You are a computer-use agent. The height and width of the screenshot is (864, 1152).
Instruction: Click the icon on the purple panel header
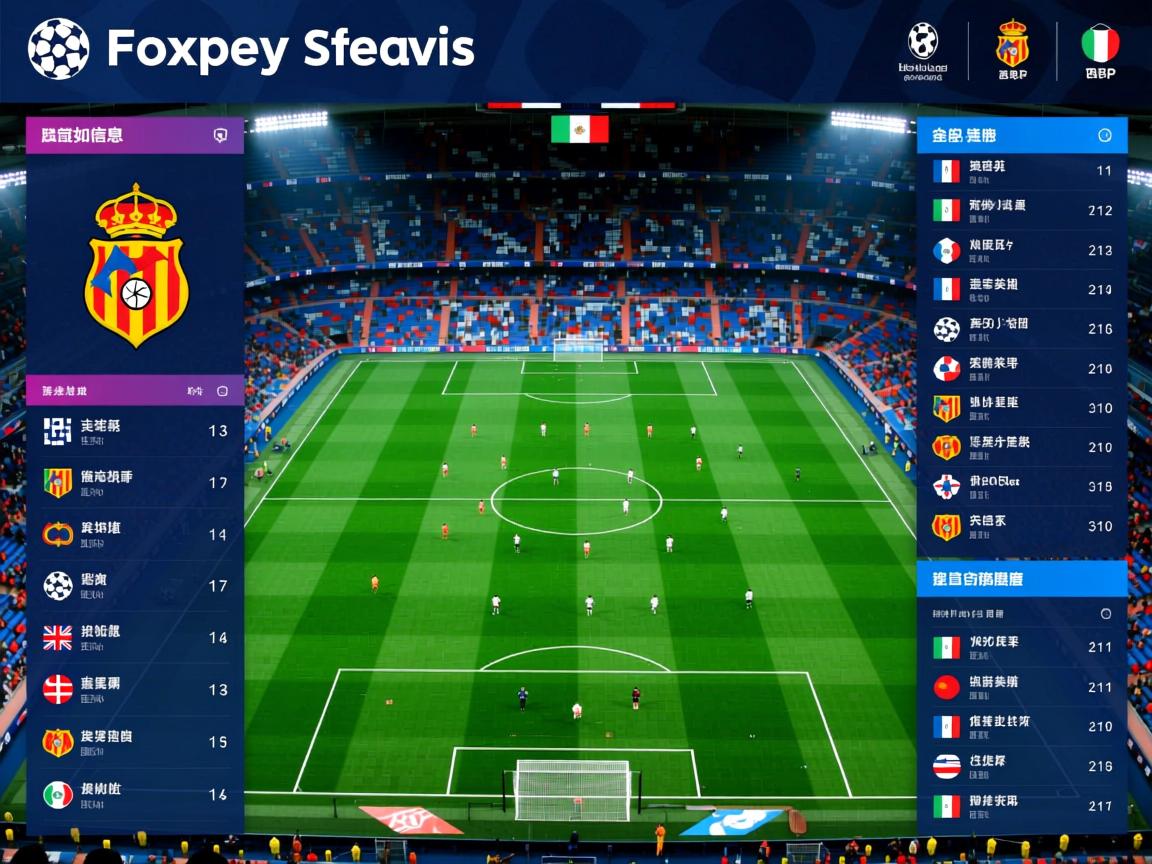[221, 136]
